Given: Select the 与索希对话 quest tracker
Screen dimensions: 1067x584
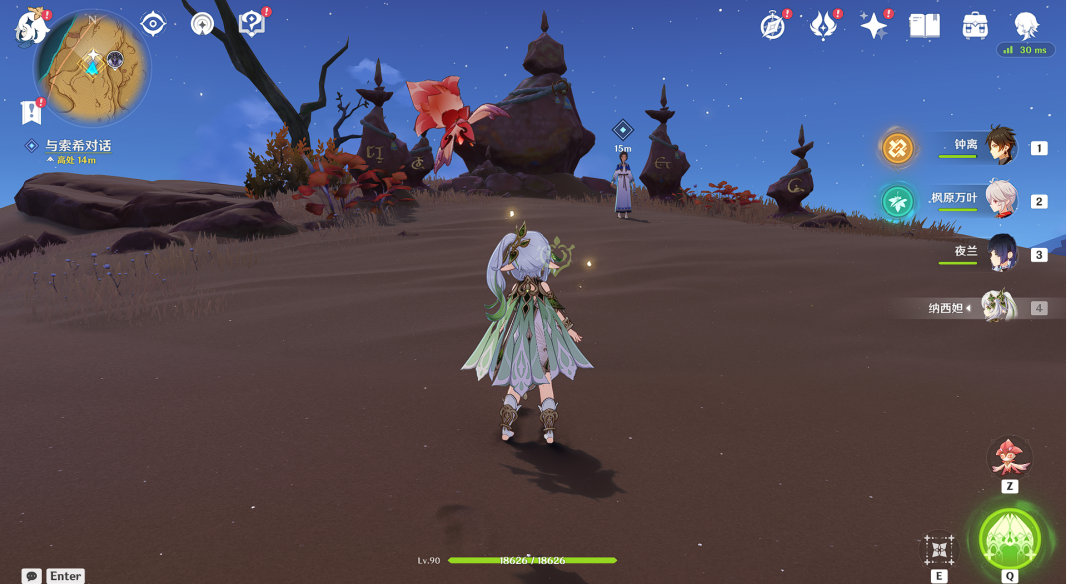Looking at the screenshot, I should [x=77, y=146].
